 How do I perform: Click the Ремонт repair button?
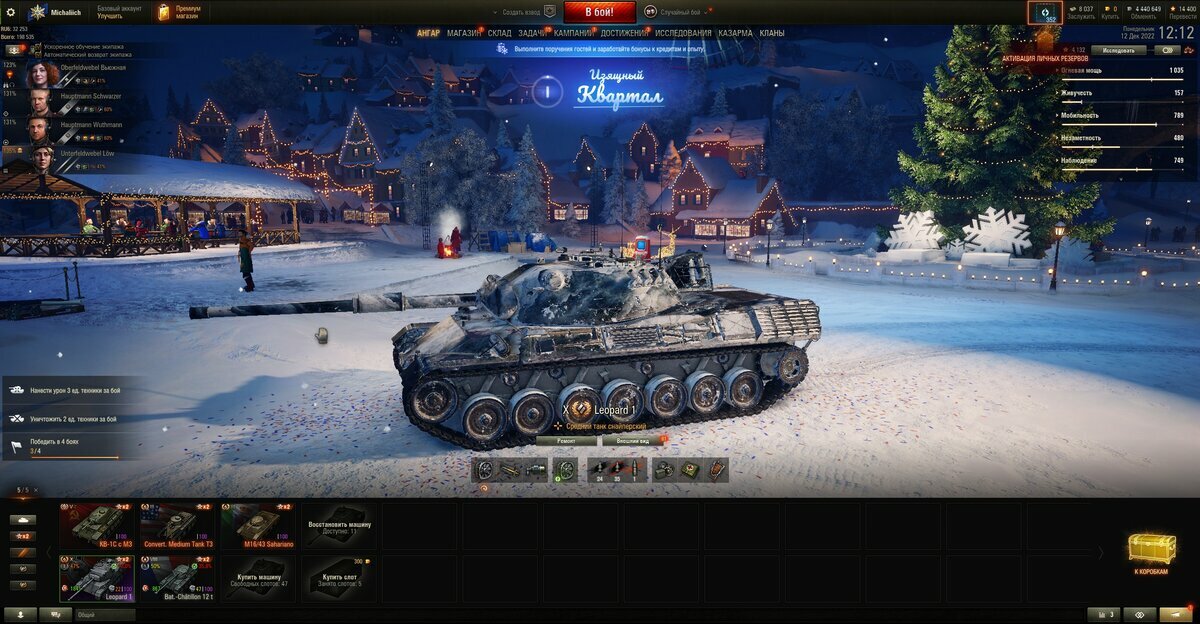[x=566, y=440]
